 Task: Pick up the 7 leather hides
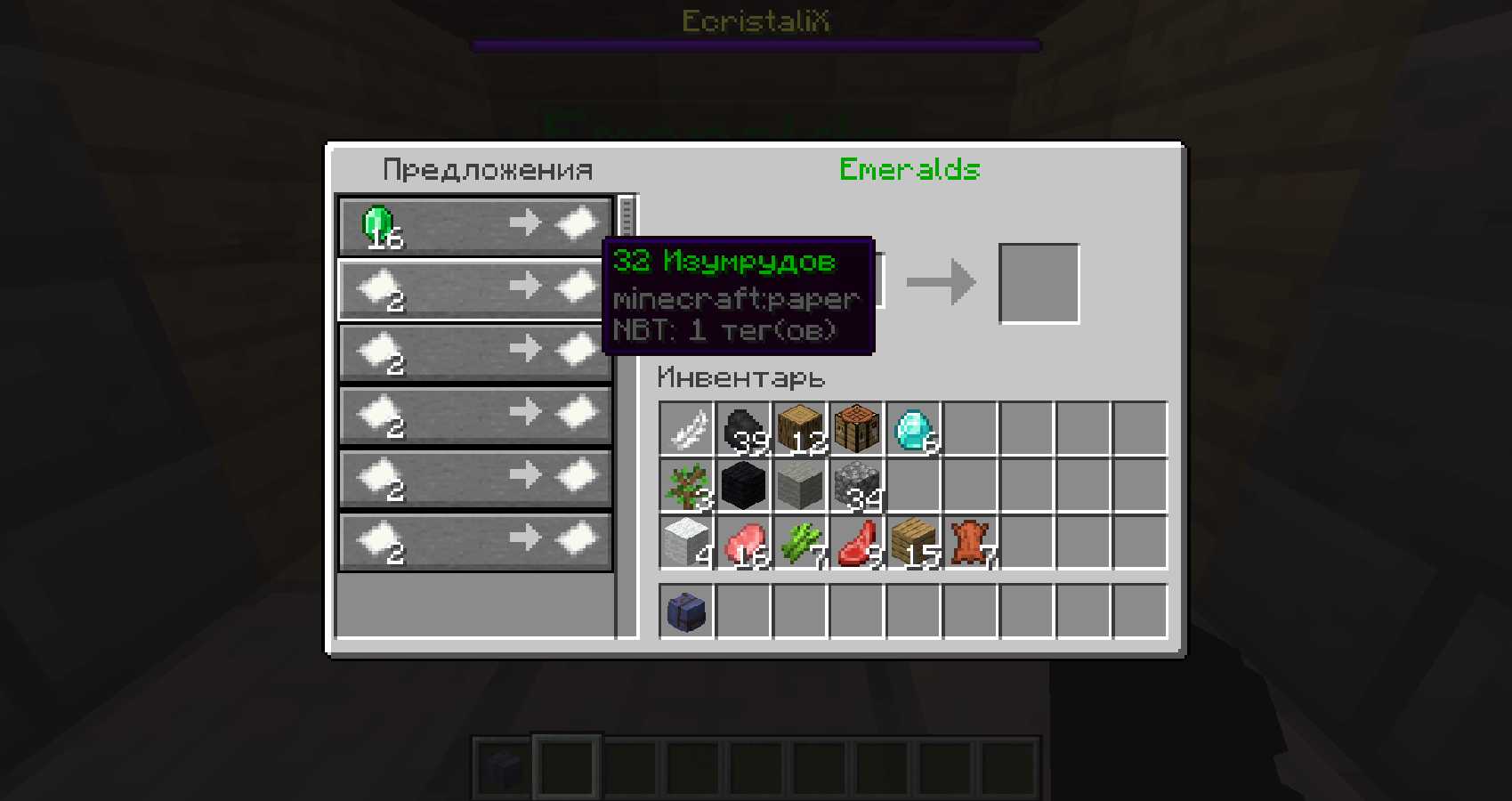click(970, 542)
